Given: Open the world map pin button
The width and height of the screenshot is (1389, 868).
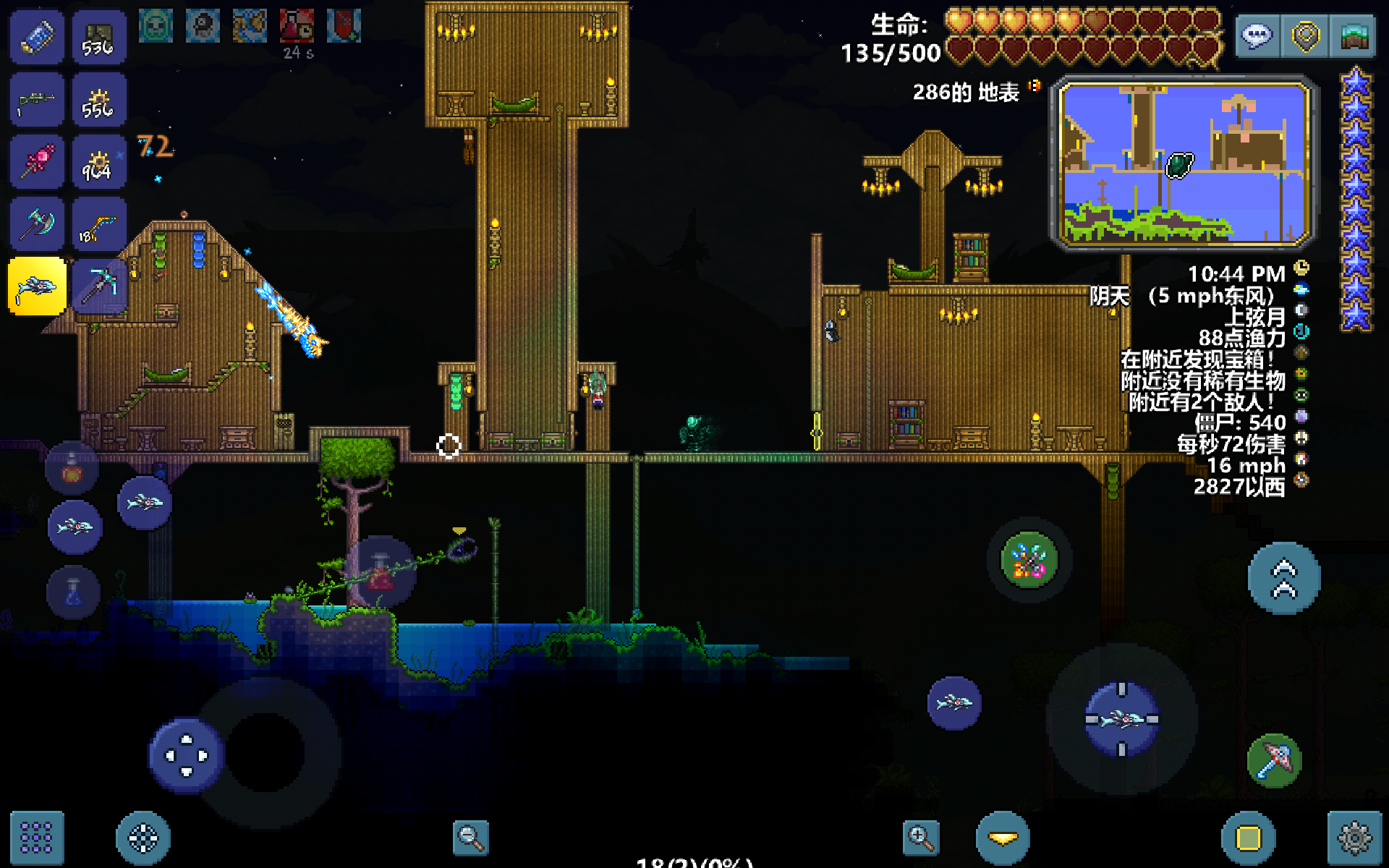Looking at the screenshot, I should click(1305, 35).
